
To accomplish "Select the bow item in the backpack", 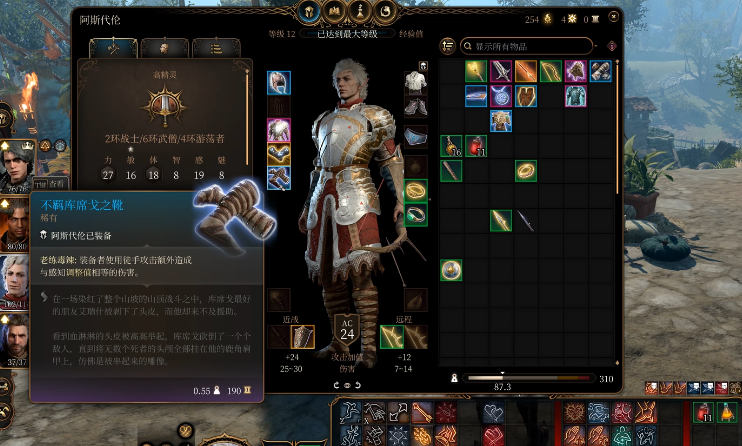I will 549,71.
